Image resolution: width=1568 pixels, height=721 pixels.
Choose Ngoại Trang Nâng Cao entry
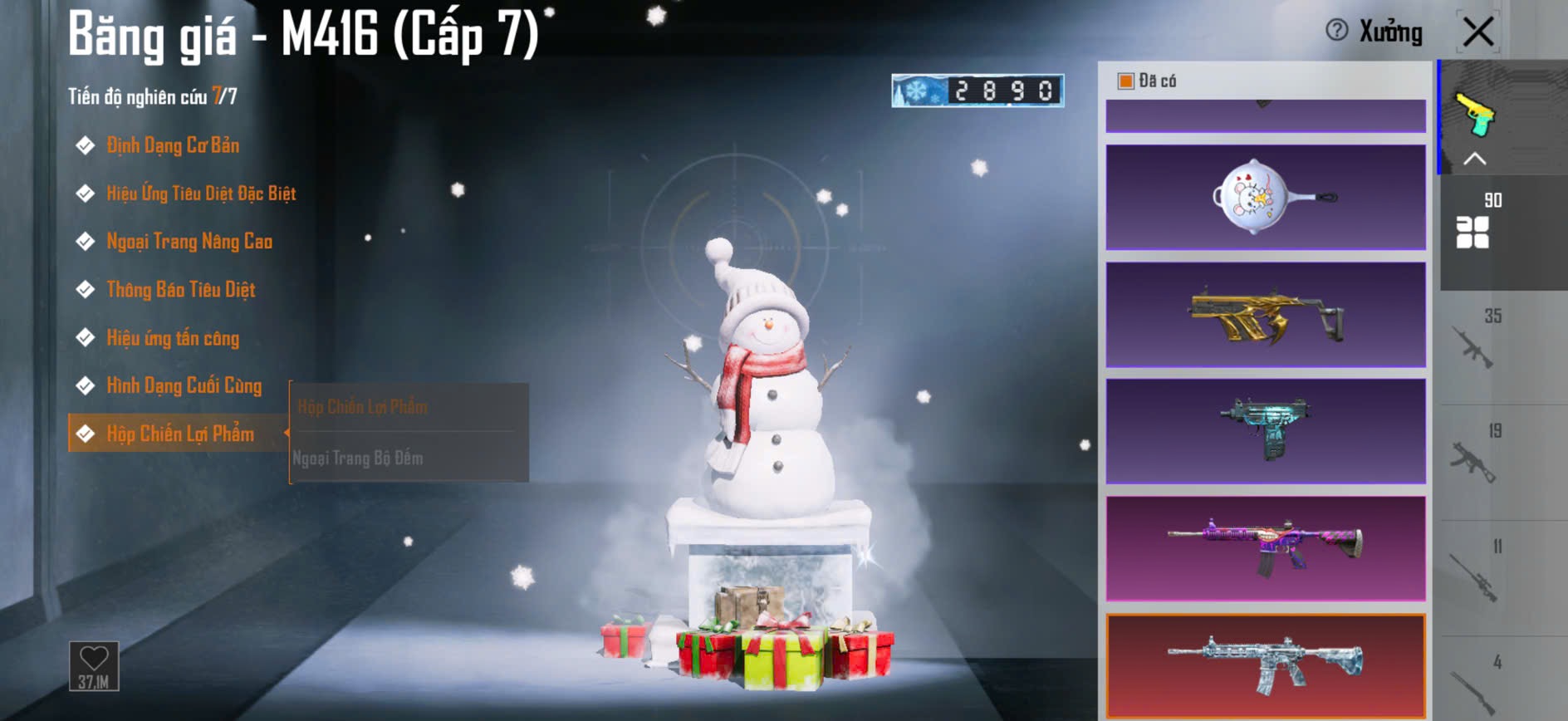coord(189,242)
